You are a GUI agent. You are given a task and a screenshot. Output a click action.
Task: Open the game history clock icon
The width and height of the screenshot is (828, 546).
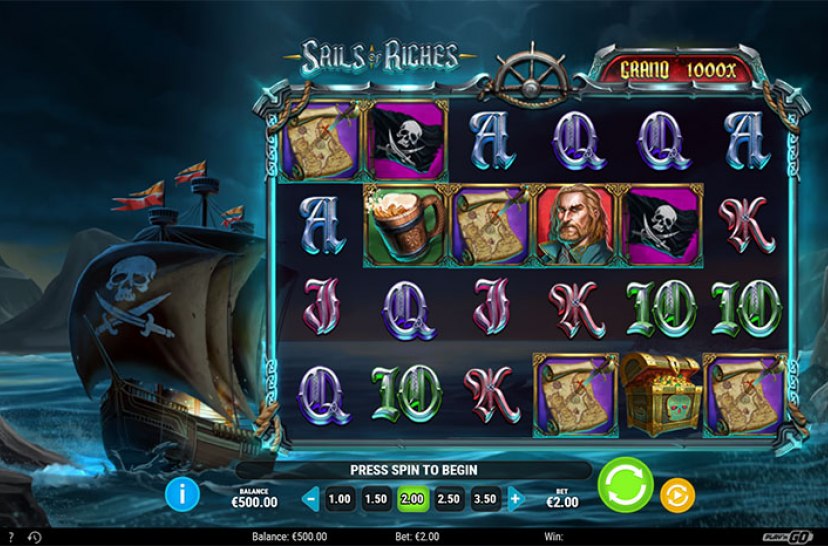pos(34,538)
